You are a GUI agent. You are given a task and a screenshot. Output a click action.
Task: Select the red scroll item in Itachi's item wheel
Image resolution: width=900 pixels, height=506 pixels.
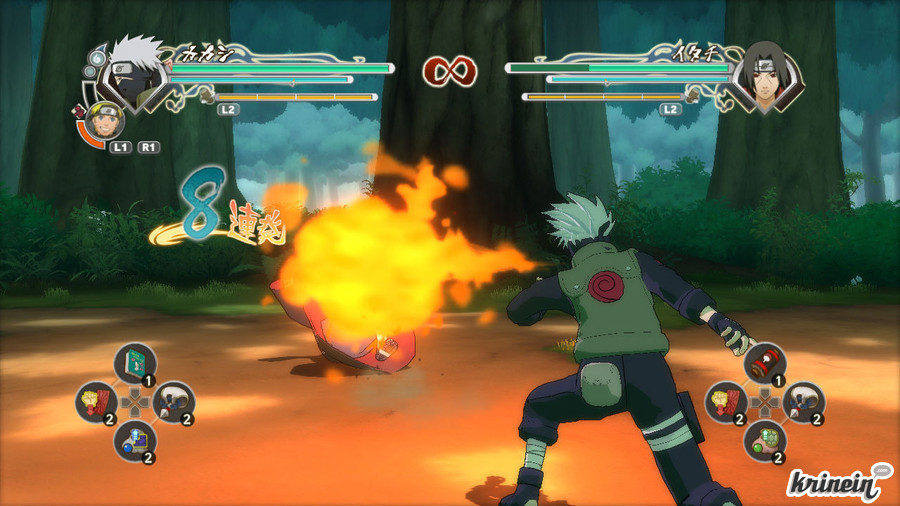point(765,363)
